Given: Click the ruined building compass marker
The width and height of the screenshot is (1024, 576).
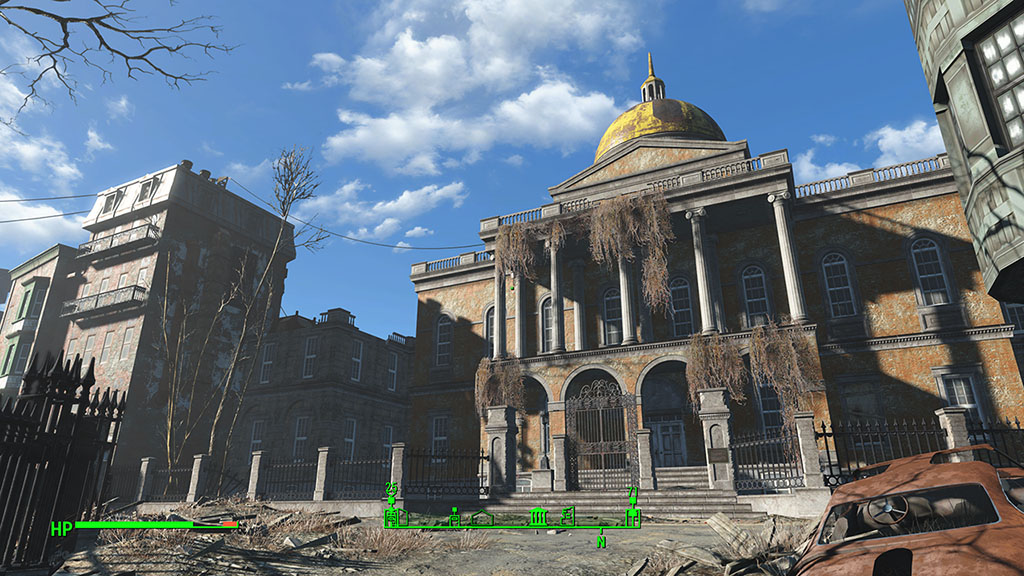Looking at the screenshot, I should point(568,516).
